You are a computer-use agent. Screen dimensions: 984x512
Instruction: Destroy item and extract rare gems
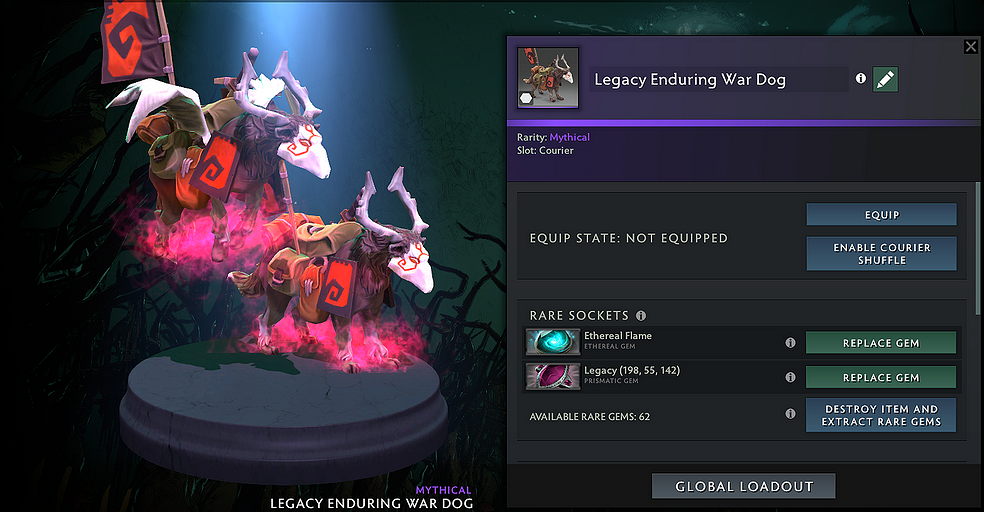(880, 415)
